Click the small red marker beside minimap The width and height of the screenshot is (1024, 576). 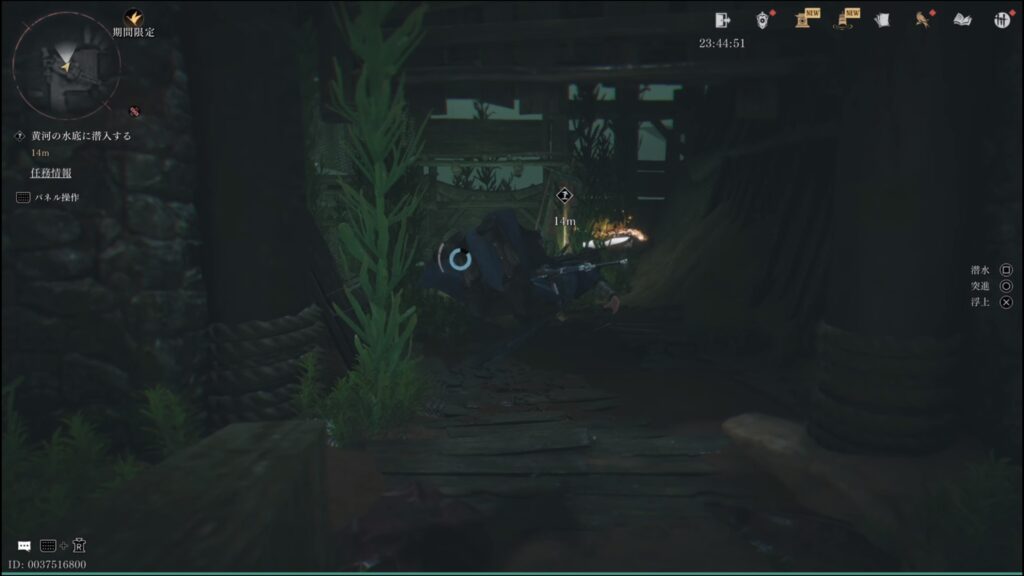(134, 110)
